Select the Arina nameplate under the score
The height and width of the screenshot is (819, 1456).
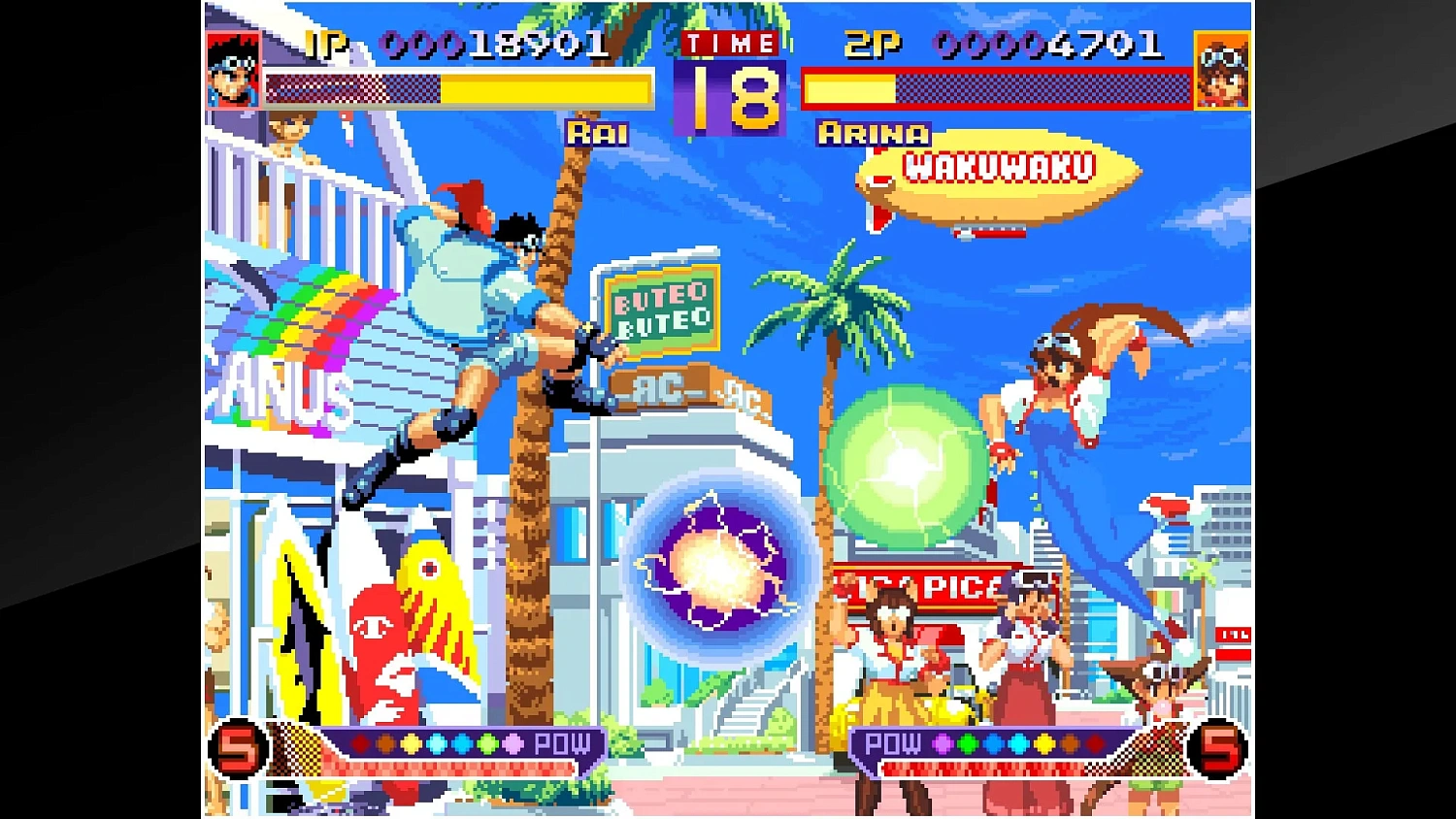872,134
